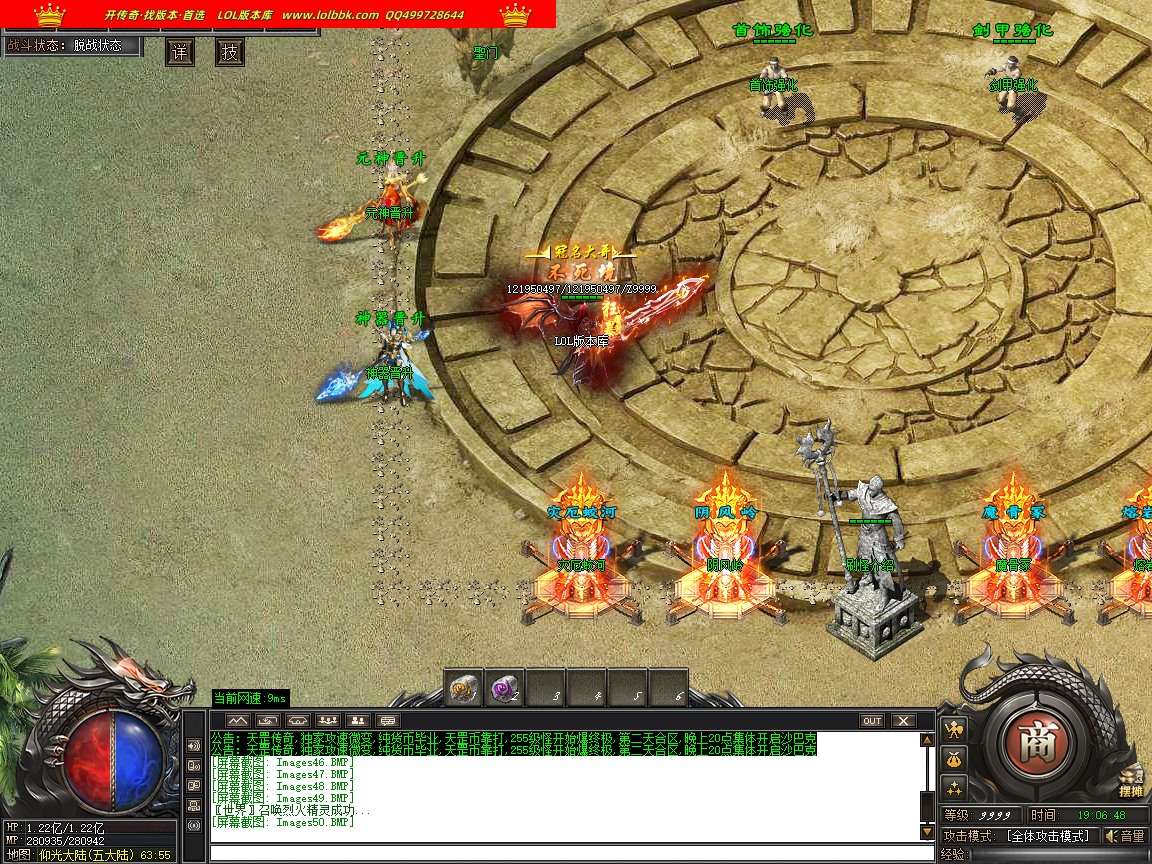Viewport: 1152px width, 864px height.
Task: Open the 摆摊 stall icon
Action: [1131, 782]
